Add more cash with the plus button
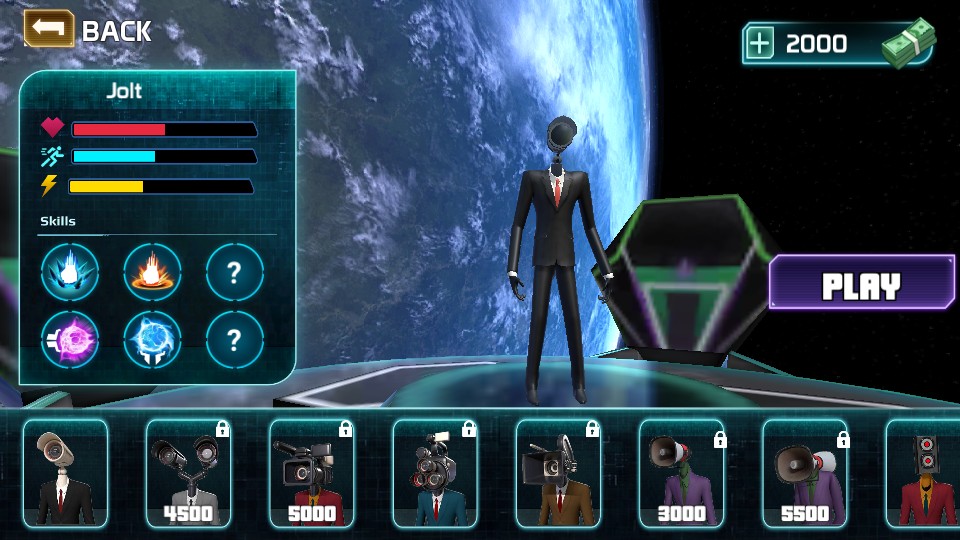 click(761, 44)
